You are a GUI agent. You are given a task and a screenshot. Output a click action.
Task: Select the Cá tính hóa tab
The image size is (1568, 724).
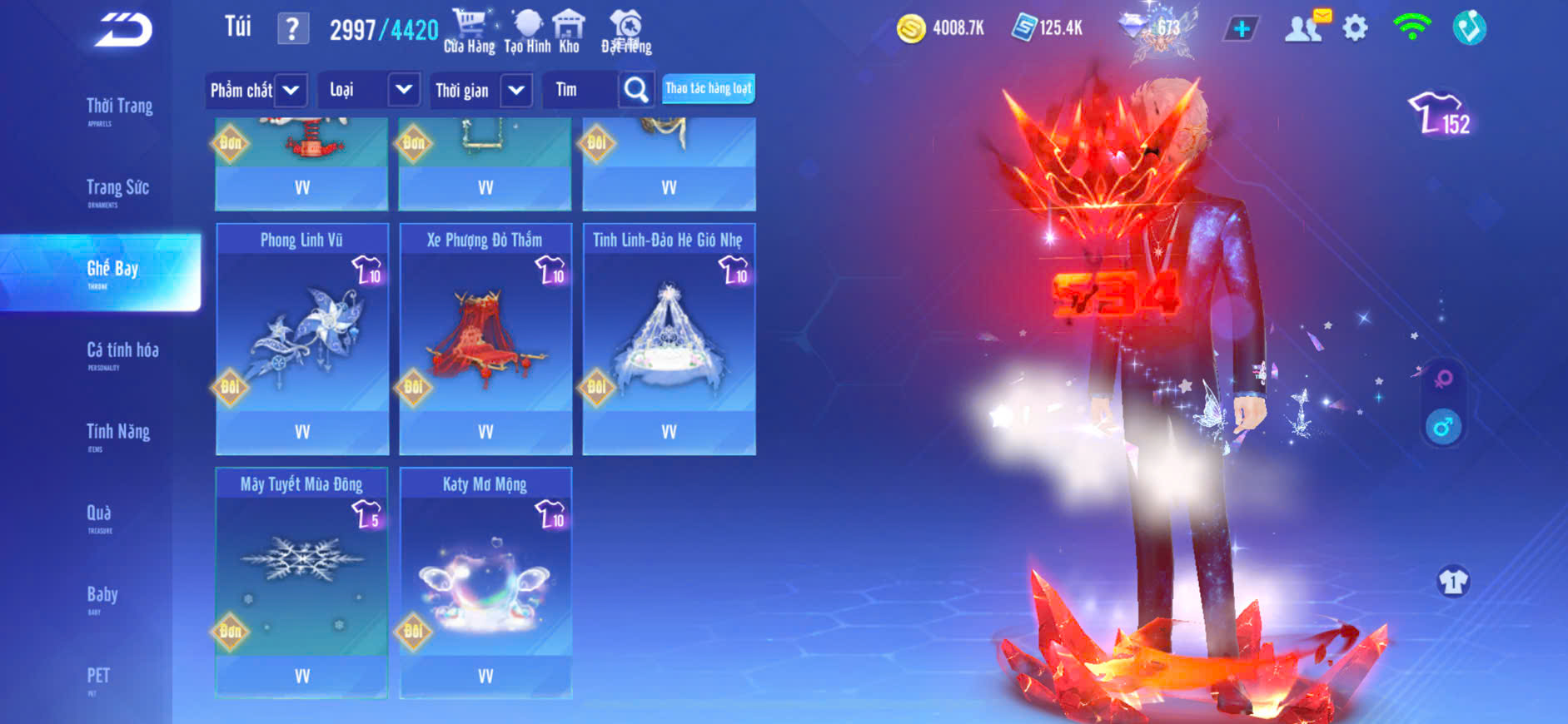pos(122,353)
